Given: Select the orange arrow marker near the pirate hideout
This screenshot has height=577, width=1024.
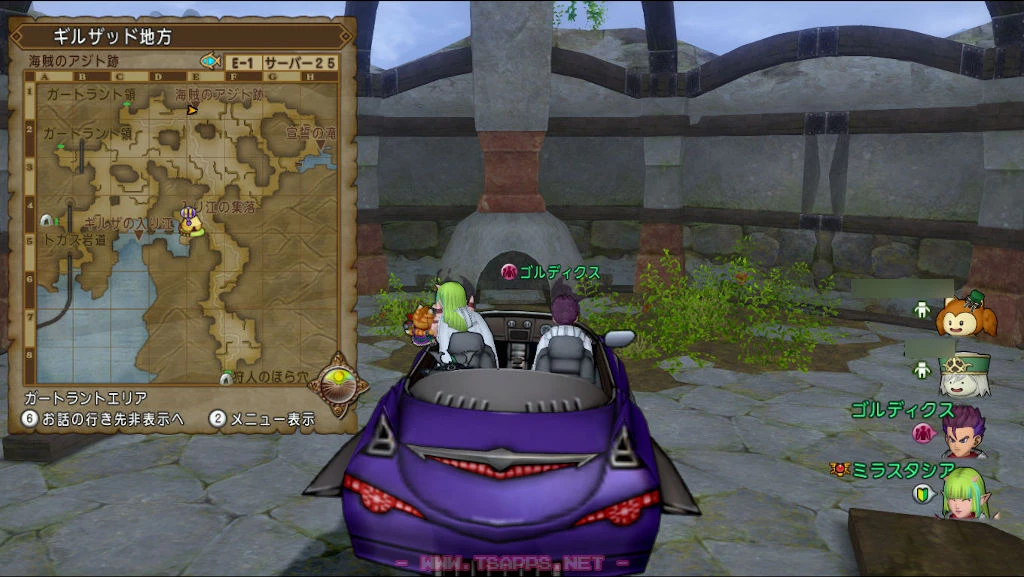Looking at the screenshot, I should tap(192, 110).
